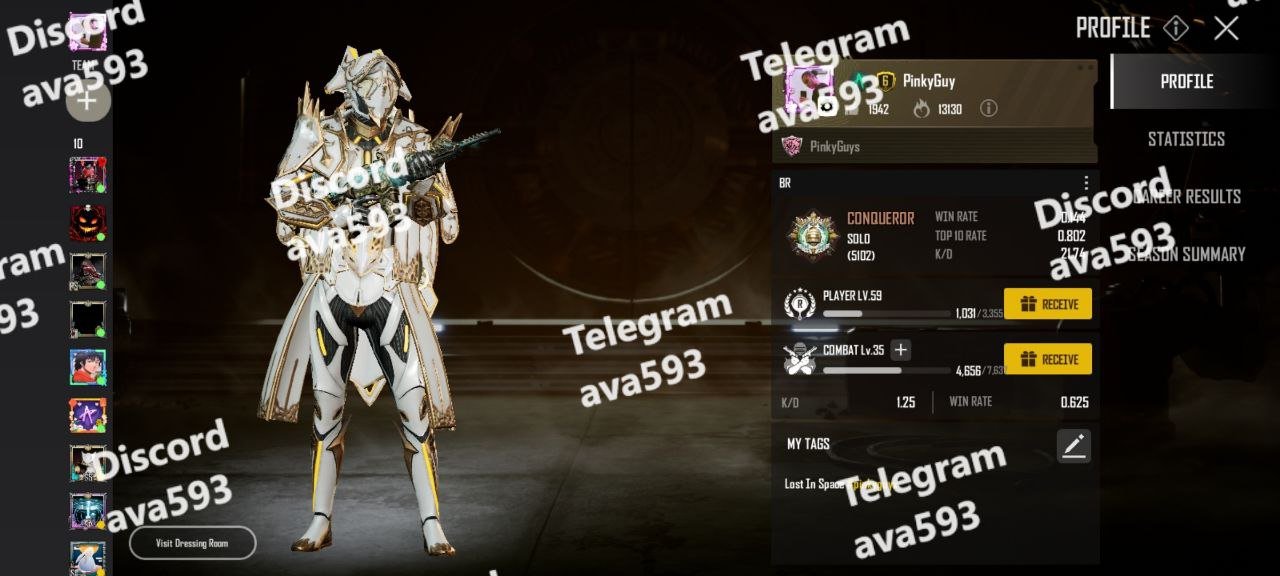Visit Dressing Room
This screenshot has height=576, width=1280.
pyautogui.click(x=192, y=543)
